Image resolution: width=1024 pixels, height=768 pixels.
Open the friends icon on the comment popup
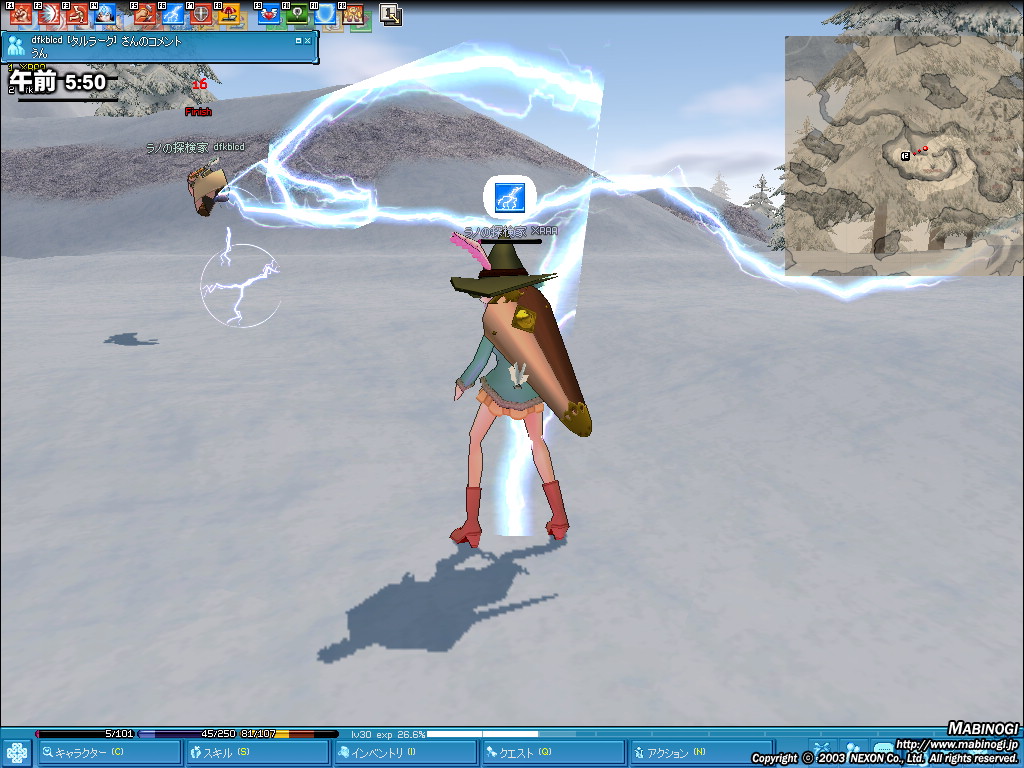(x=16, y=47)
